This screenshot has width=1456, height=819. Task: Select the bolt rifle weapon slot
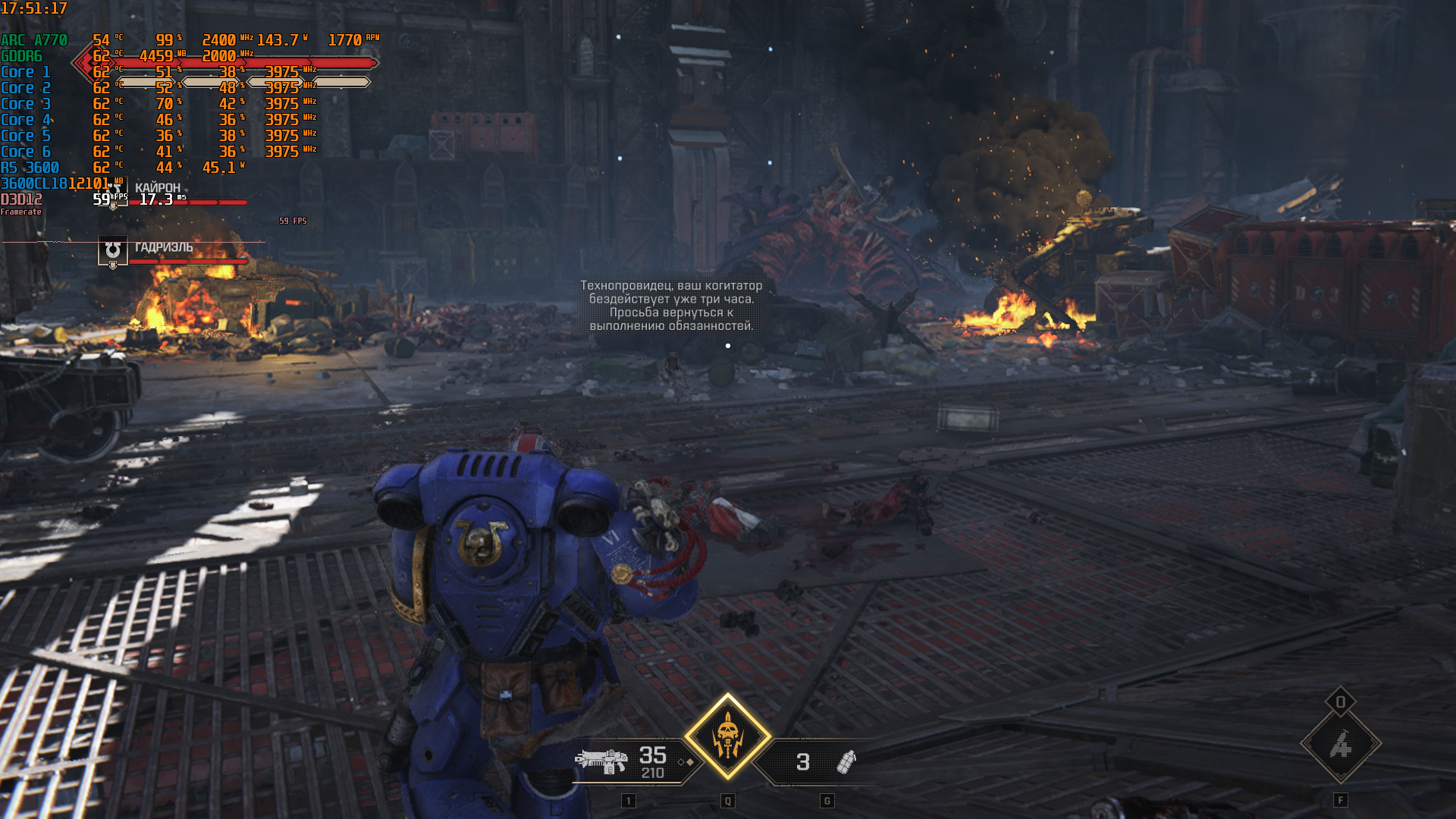click(603, 761)
